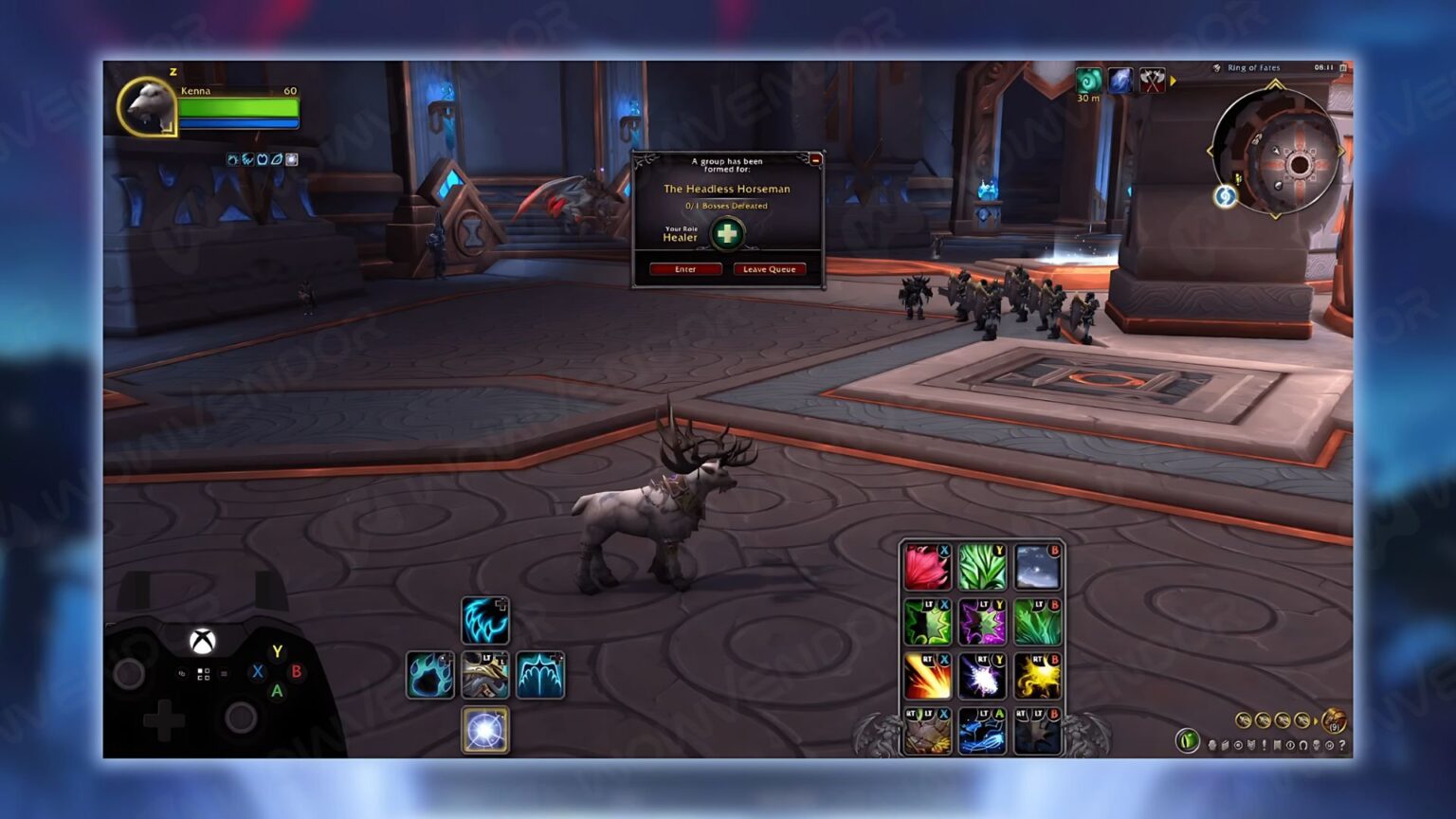Open the group finder flag icon
The image size is (1456, 819).
click(x=1277, y=746)
